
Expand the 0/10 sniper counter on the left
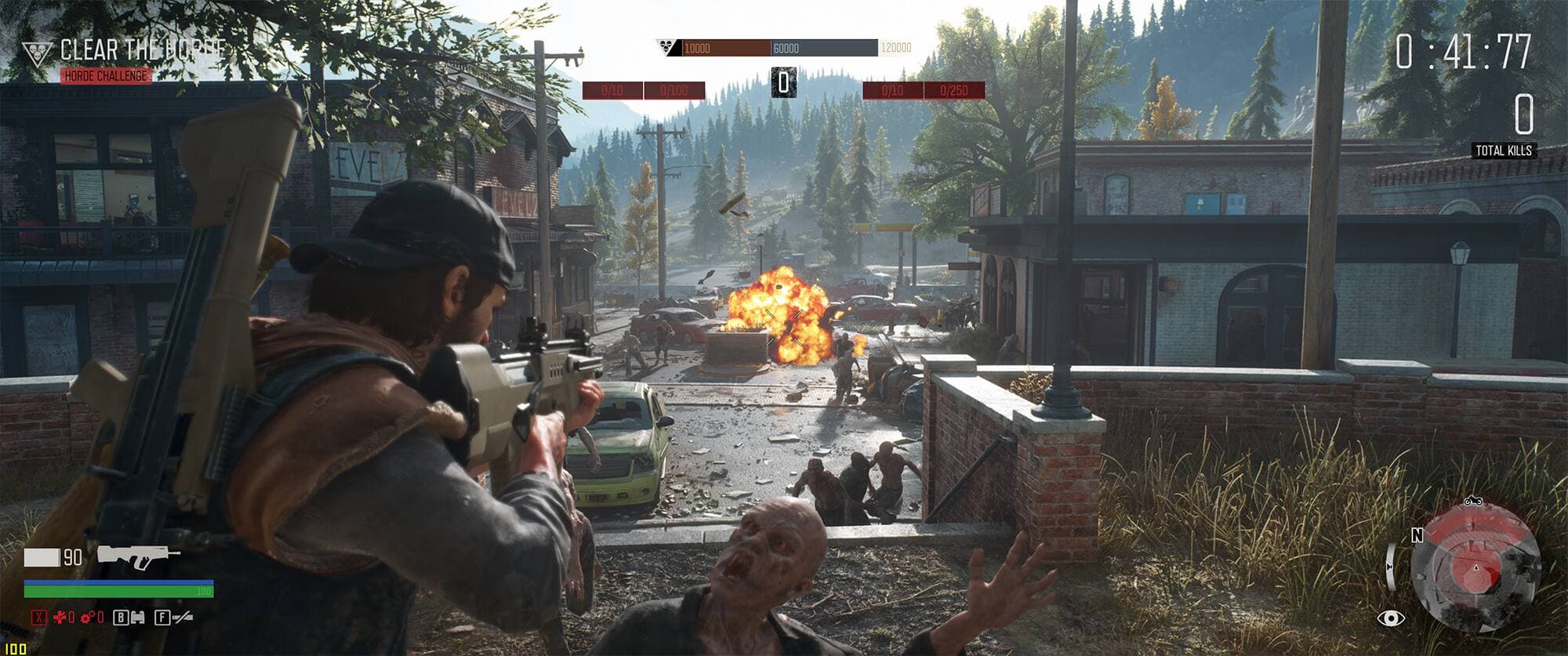(612, 89)
